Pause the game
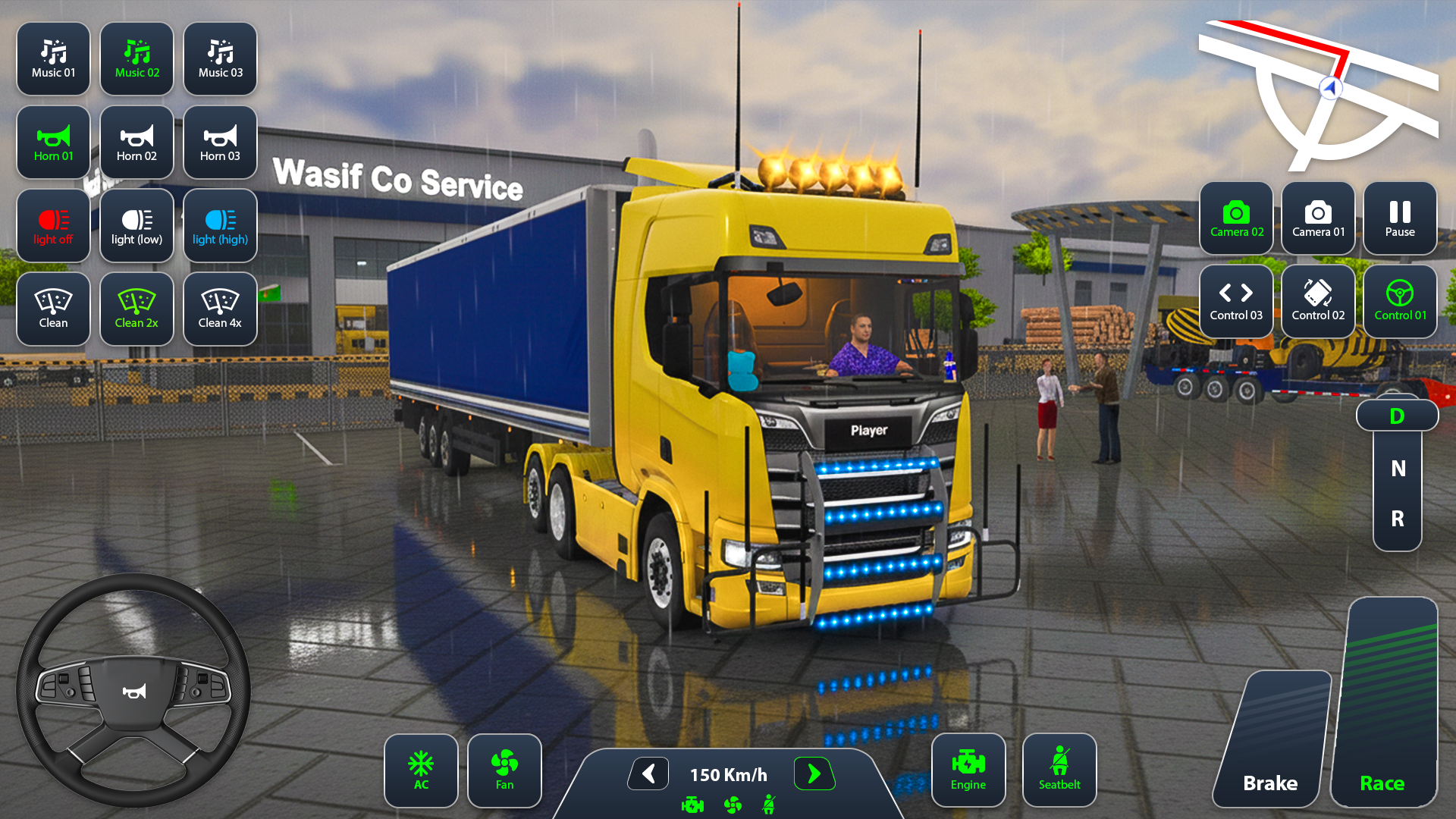Screen dimensions: 1456x819 point(1399,219)
